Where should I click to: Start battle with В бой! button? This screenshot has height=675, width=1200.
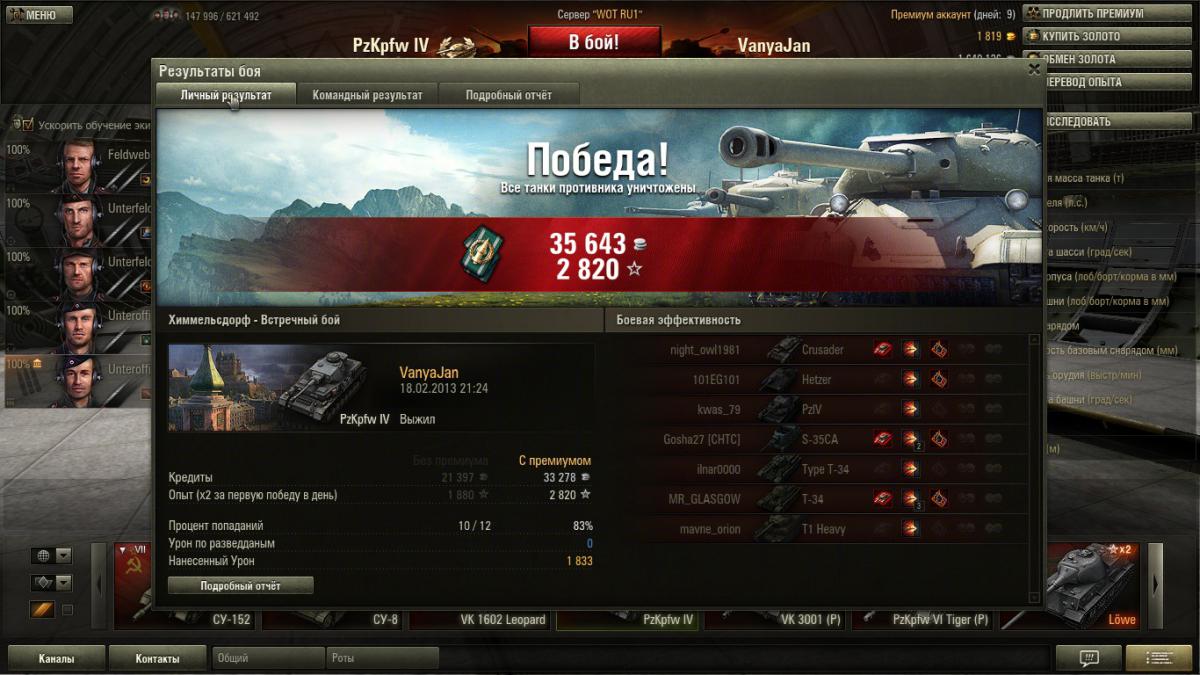point(594,42)
